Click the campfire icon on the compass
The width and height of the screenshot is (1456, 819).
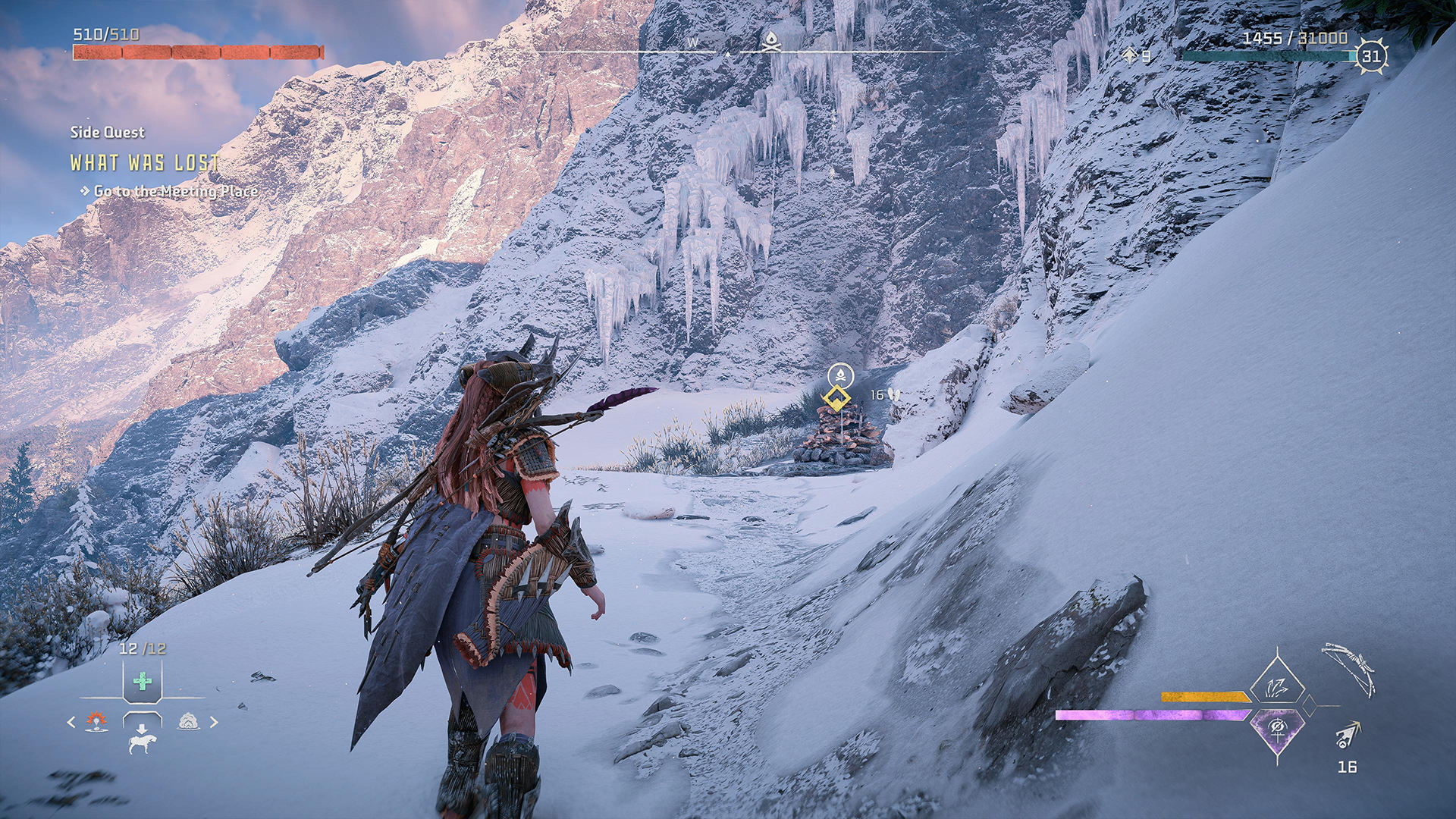pyautogui.click(x=771, y=41)
